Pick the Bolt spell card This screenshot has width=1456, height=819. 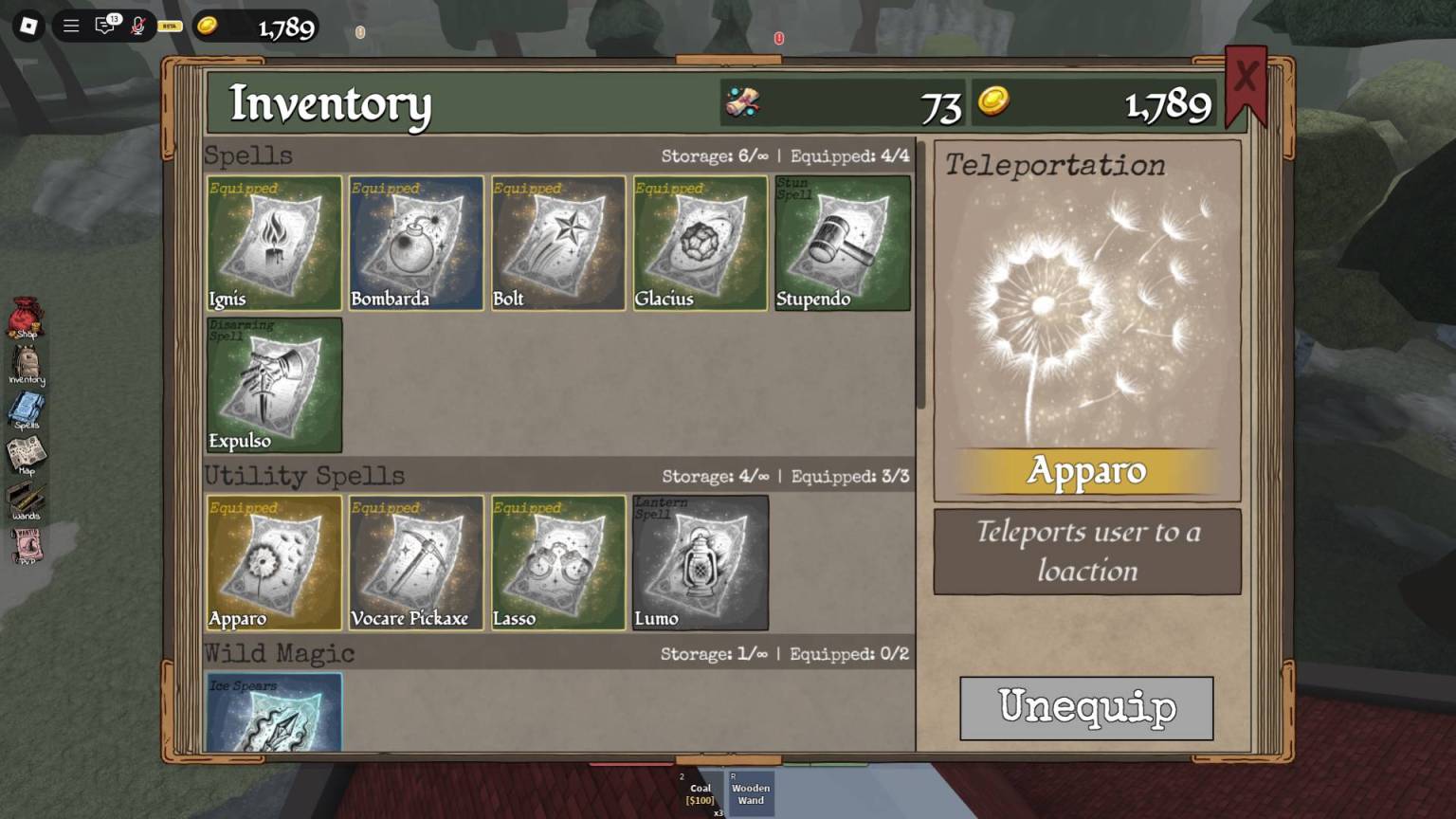click(558, 243)
